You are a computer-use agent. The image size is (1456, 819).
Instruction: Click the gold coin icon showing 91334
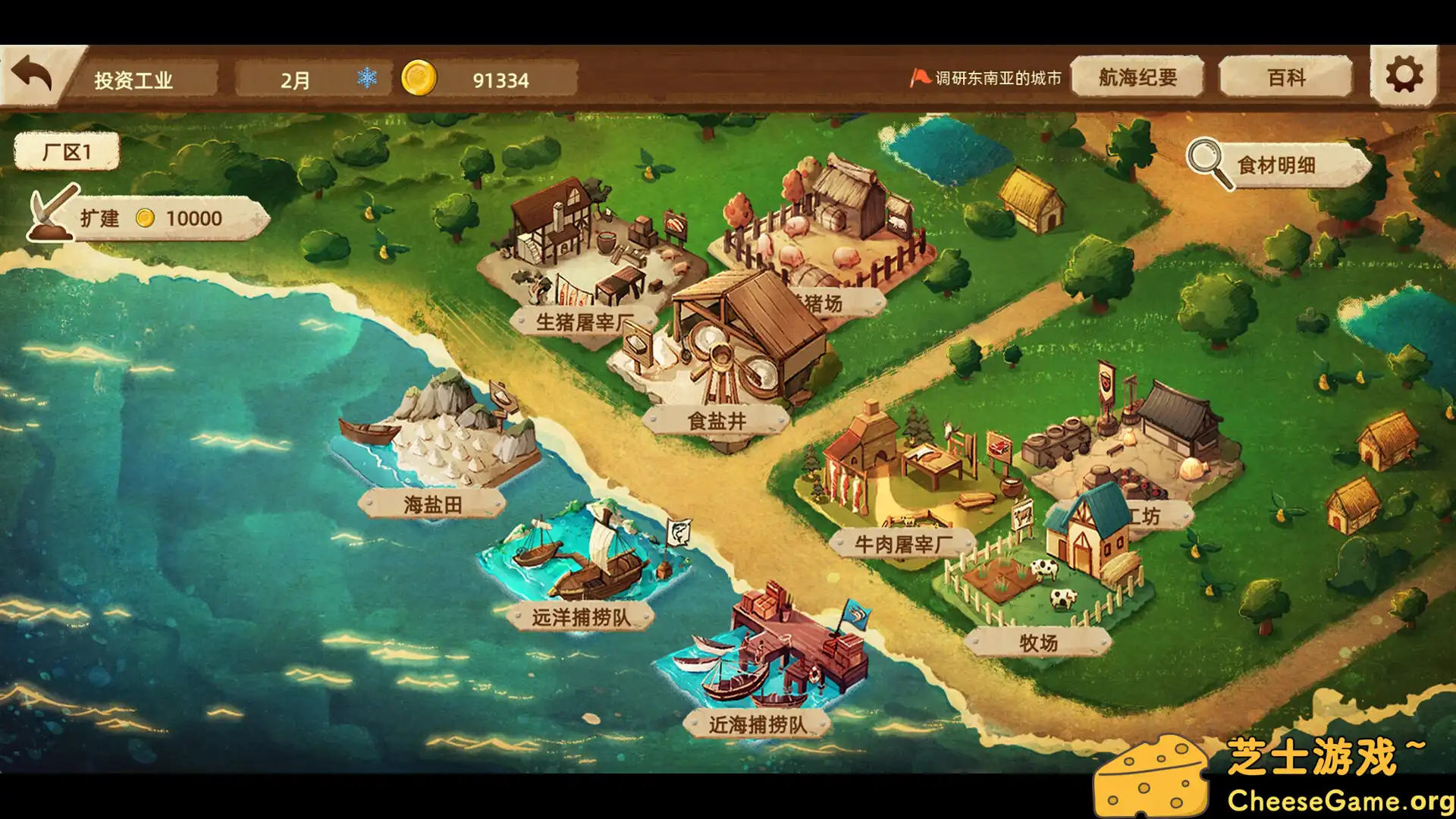tap(420, 78)
